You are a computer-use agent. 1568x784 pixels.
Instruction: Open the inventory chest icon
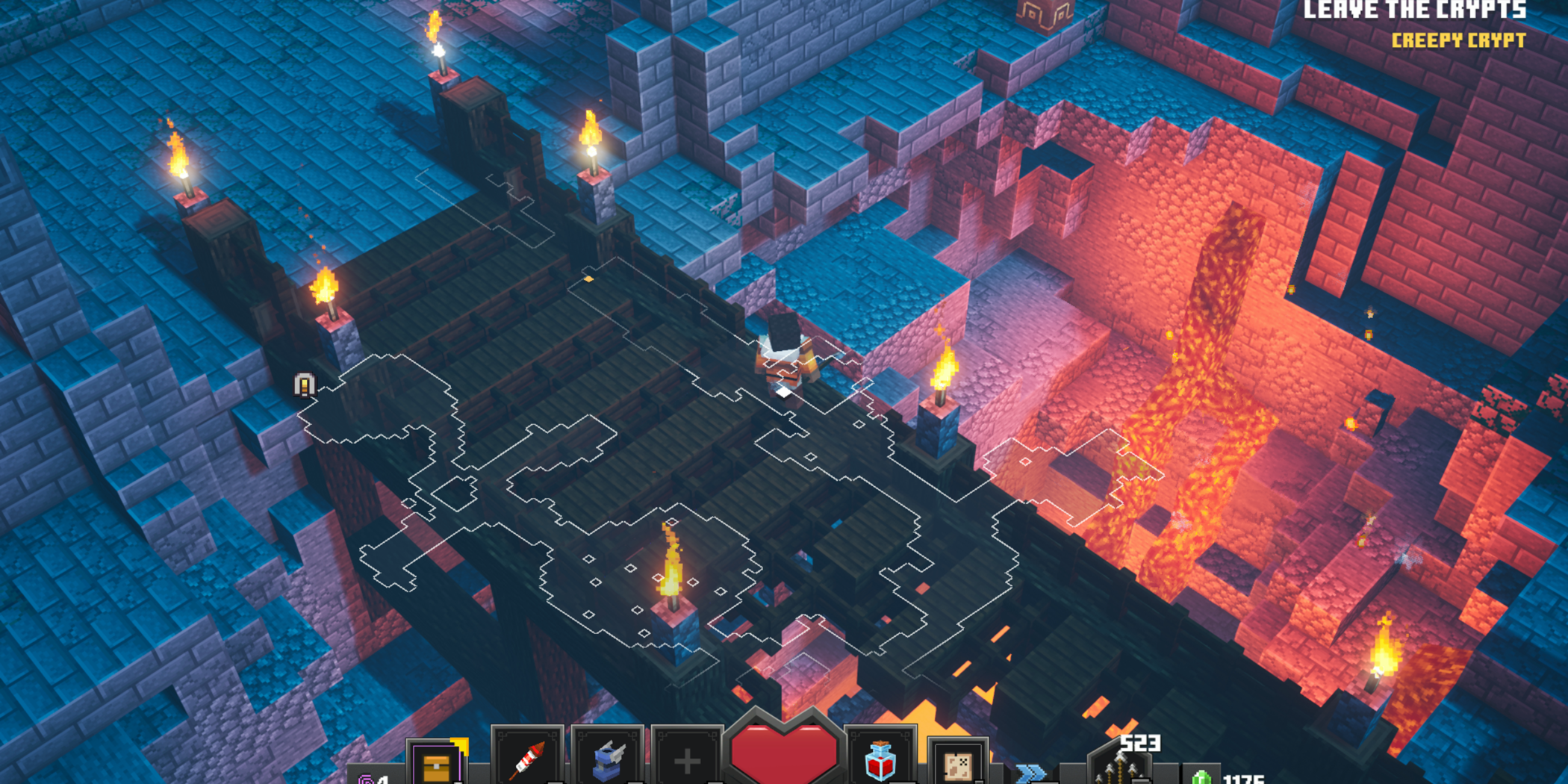tap(436, 765)
